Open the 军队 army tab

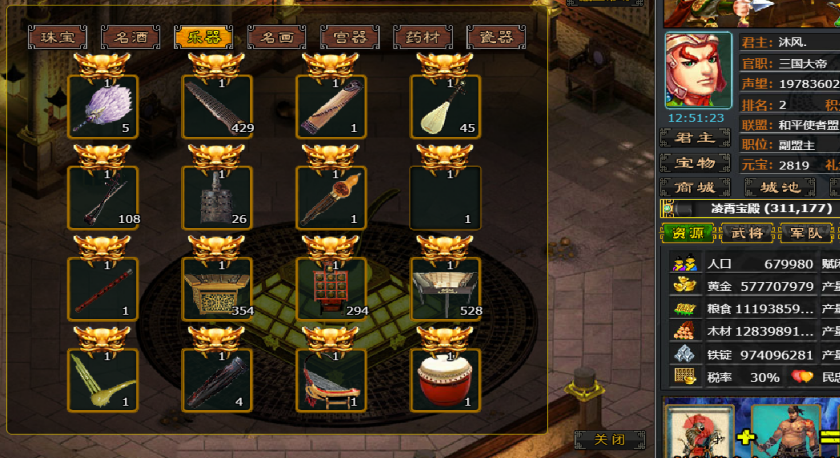[806, 233]
